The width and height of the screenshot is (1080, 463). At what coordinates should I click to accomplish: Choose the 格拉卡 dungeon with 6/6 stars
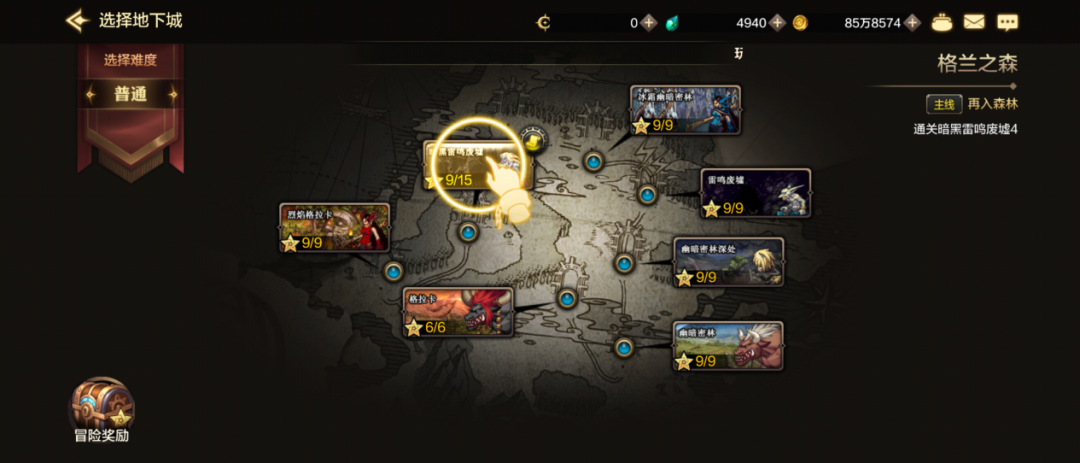click(458, 312)
